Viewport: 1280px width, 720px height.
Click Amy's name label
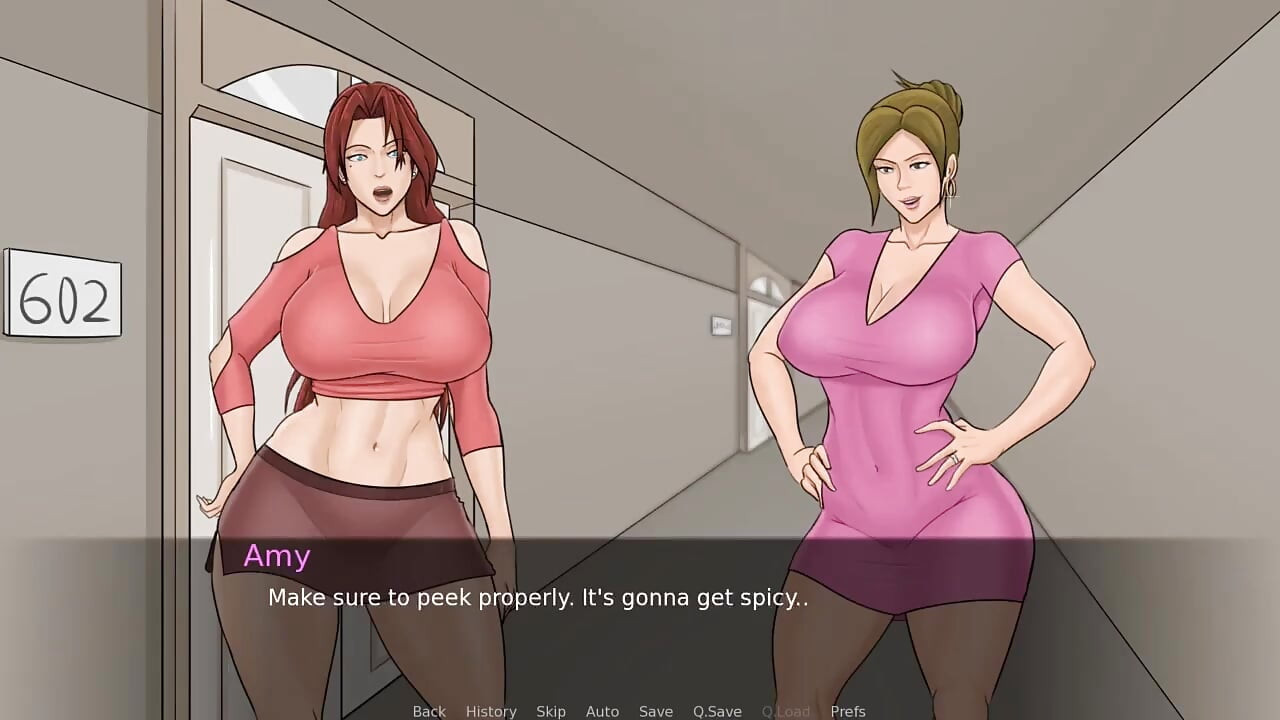(x=276, y=556)
